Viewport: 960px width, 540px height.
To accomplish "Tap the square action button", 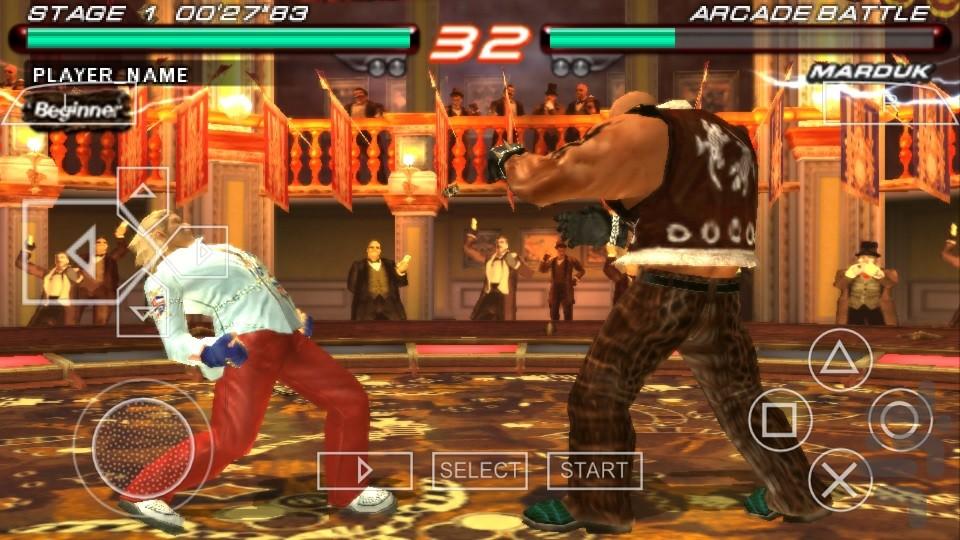I will pos(780,419).
